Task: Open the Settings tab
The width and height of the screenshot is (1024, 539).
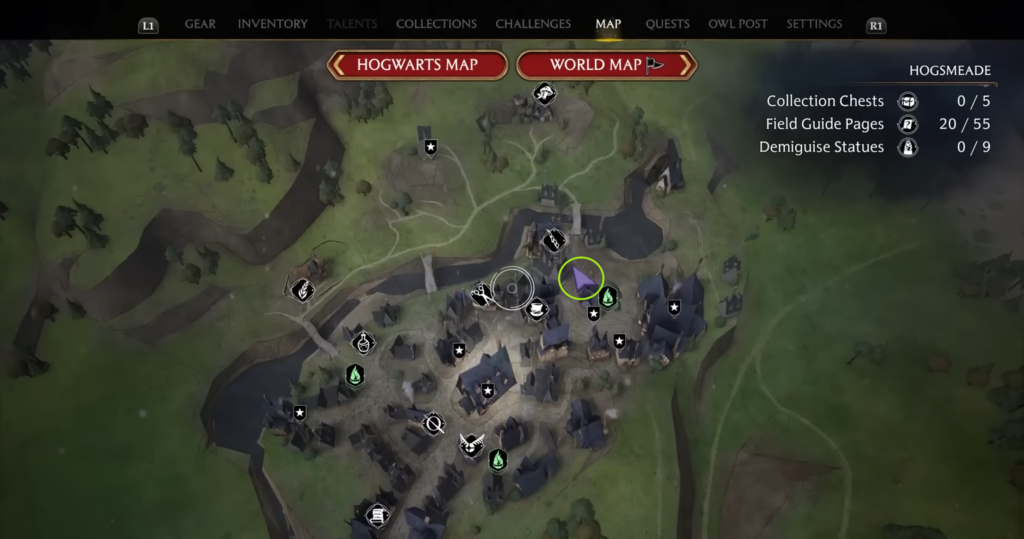Action: tap(813, 24)
